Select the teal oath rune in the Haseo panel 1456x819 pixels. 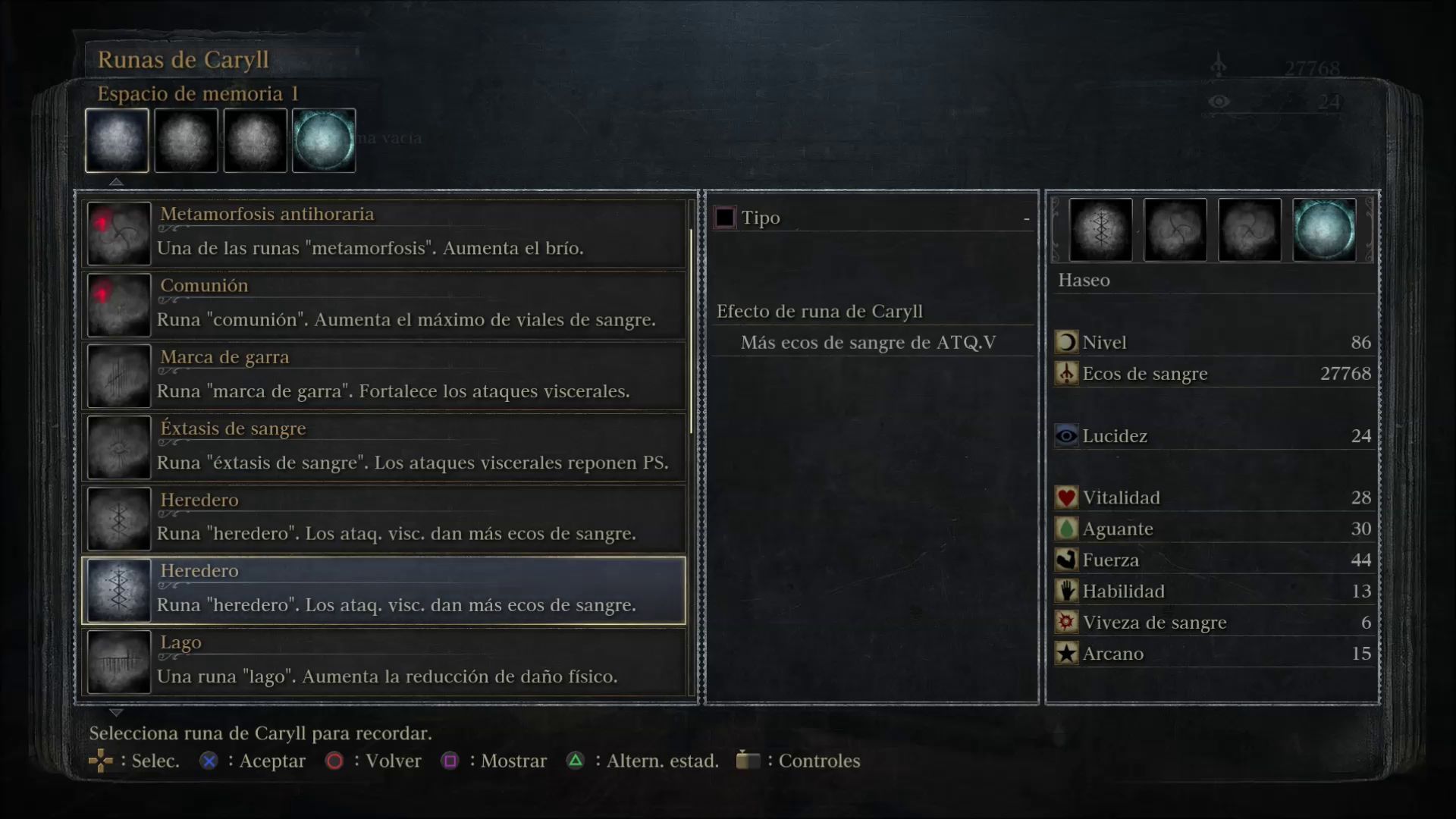pyautogui.click(x=1323, y=230)
